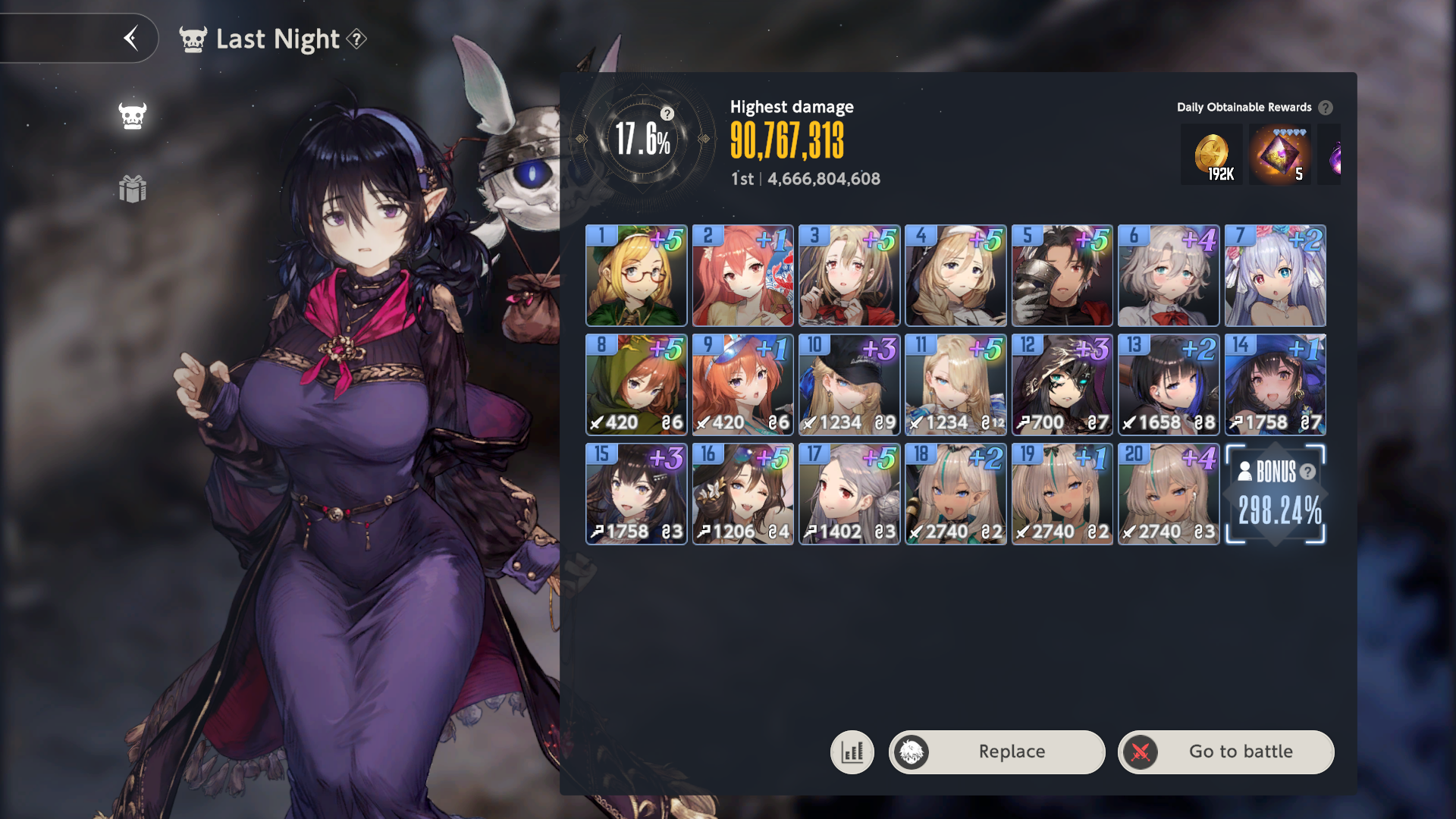The image size is (1456, 819).
Task: Show help for the 17.6% gauge
Action: [x=667, y=114]
